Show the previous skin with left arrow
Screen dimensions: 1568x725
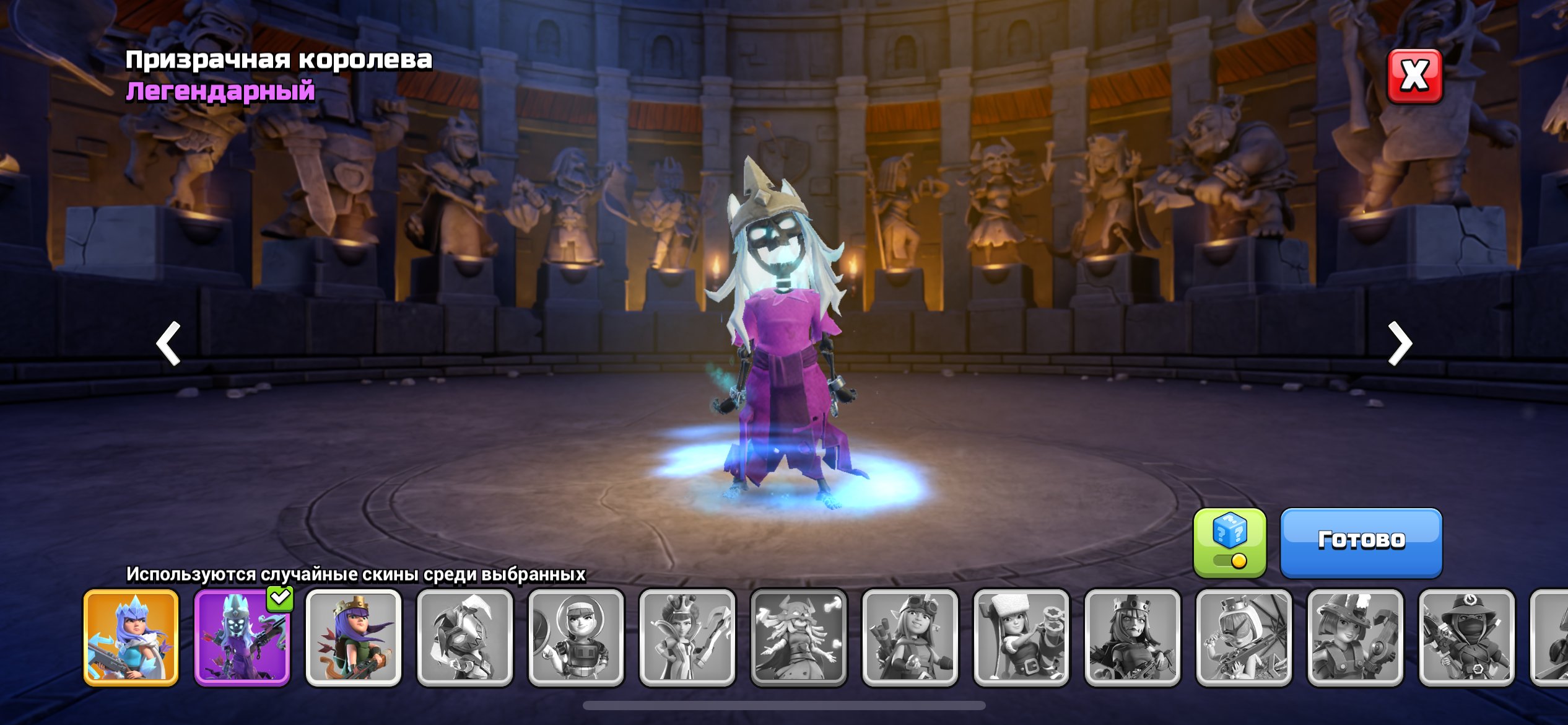point(168,343)
